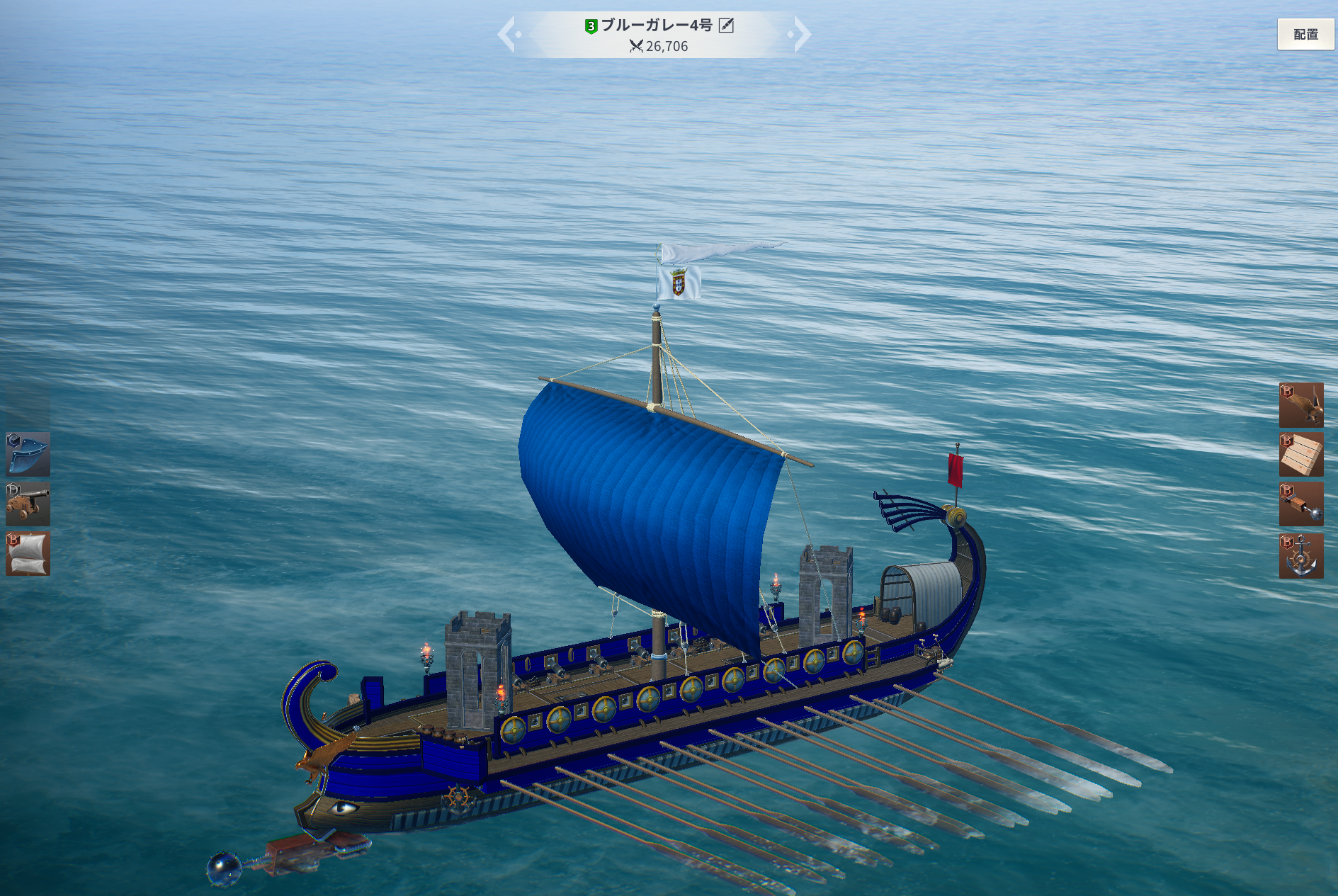Choose the spiked ram slot

pos(1301,504)
